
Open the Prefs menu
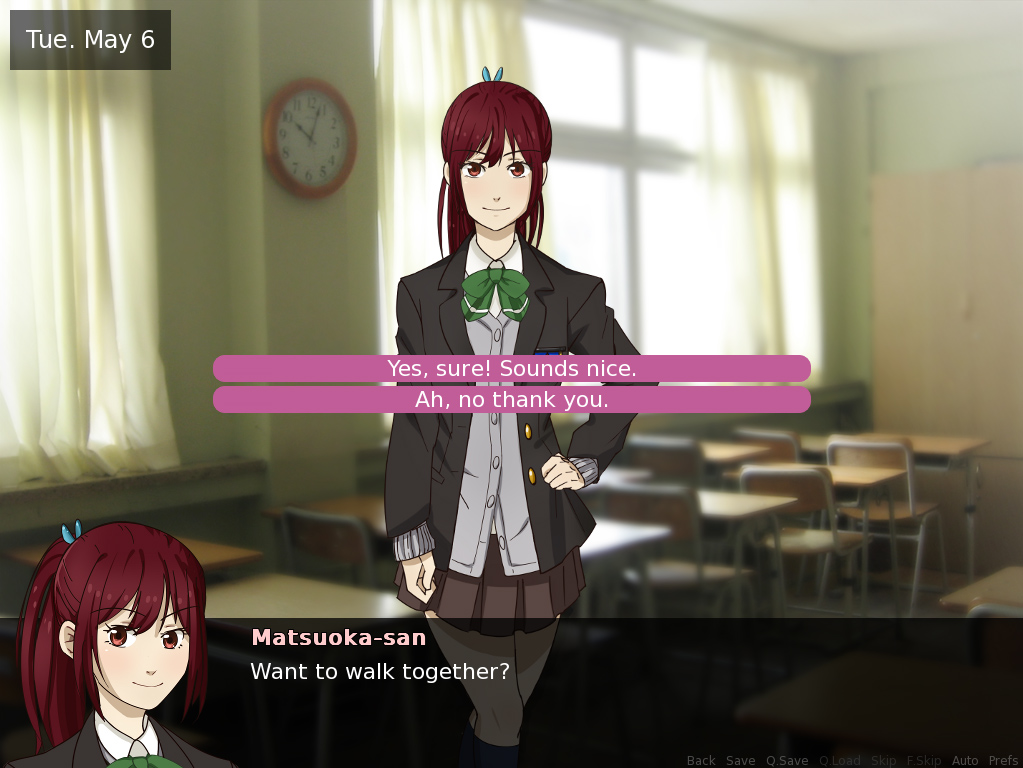[x=1003, y=761]
